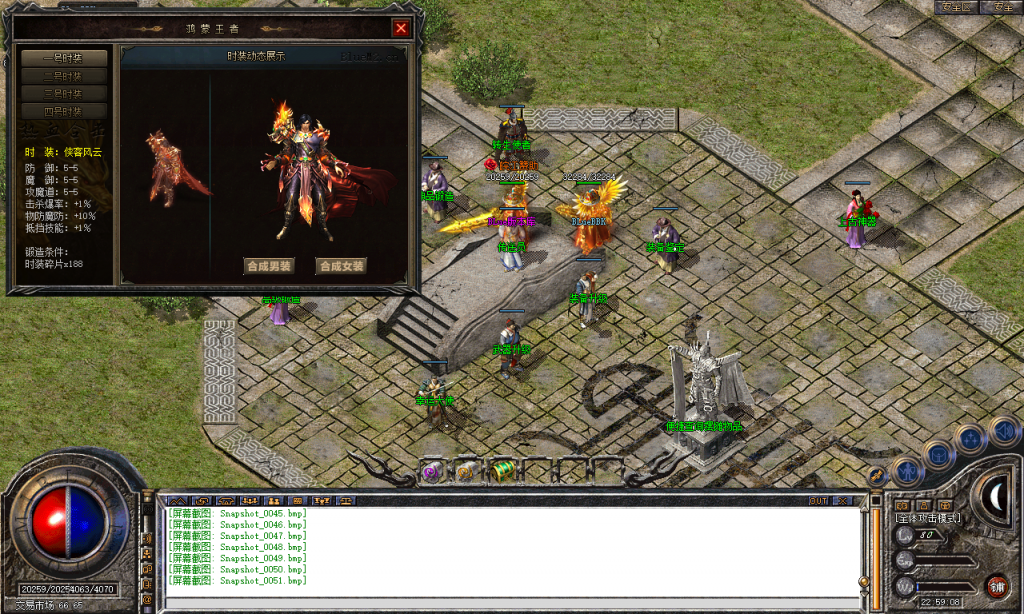The image size is (1024, 614).
Task: Open the character figure round menu button
Action: click(x=907, y=471)
